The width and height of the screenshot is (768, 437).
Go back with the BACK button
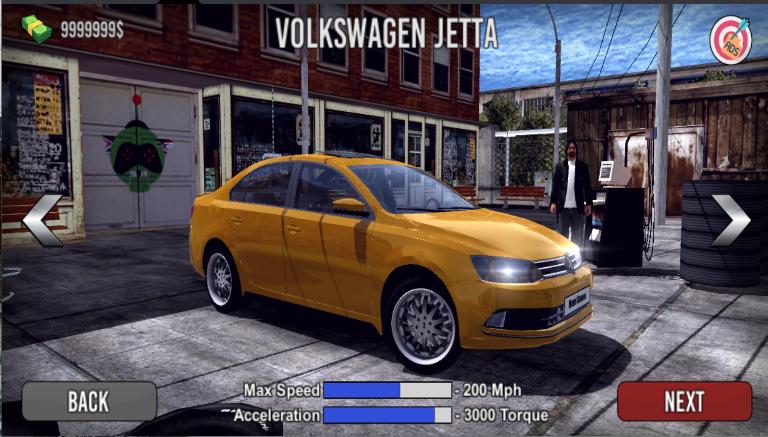[89, 401]
